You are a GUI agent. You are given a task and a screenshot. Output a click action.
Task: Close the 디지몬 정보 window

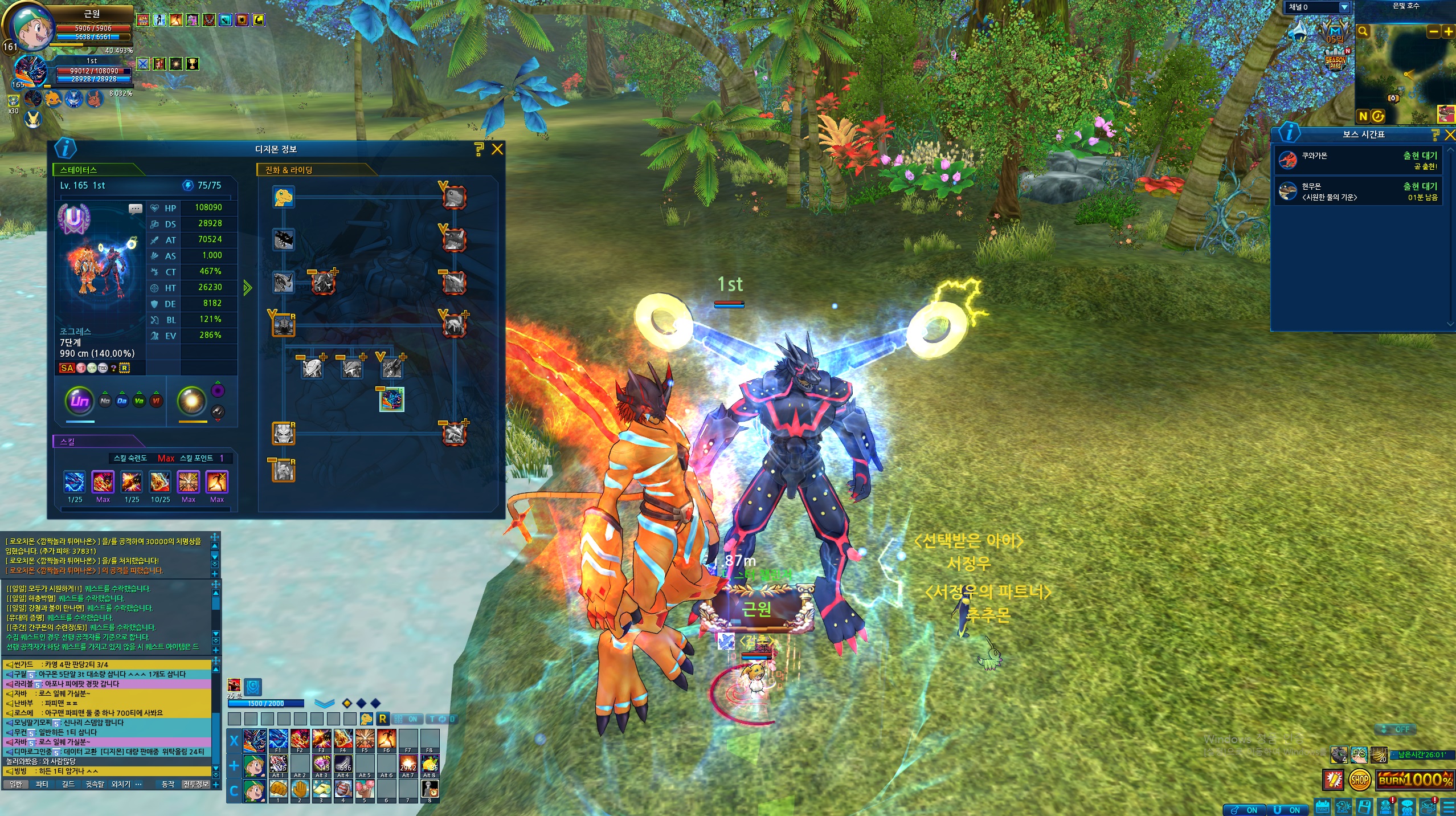coord(497,149)
